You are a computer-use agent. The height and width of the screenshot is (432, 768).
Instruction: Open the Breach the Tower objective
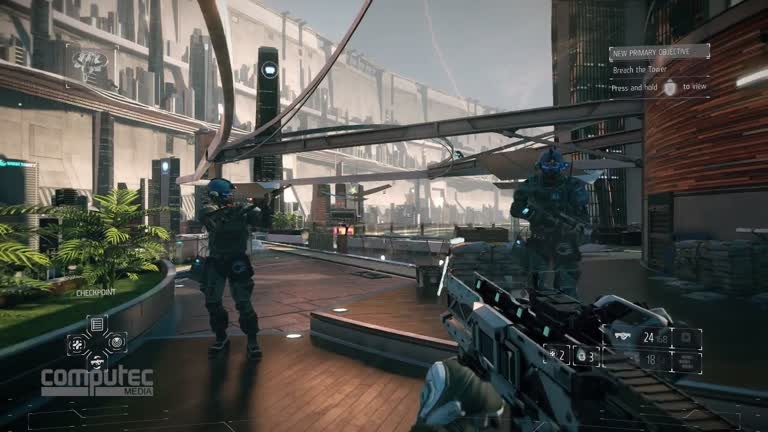pos(642,69)
